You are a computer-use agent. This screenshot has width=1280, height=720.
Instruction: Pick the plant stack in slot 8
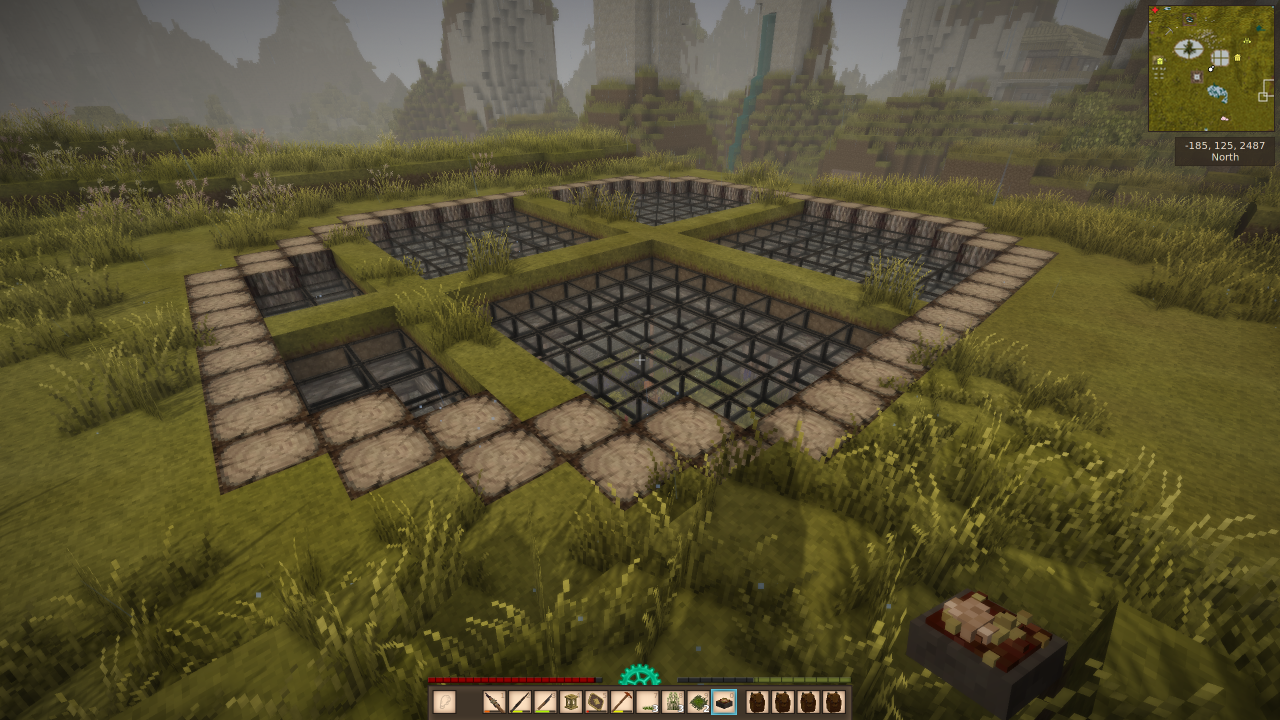(x=673, y=702)
